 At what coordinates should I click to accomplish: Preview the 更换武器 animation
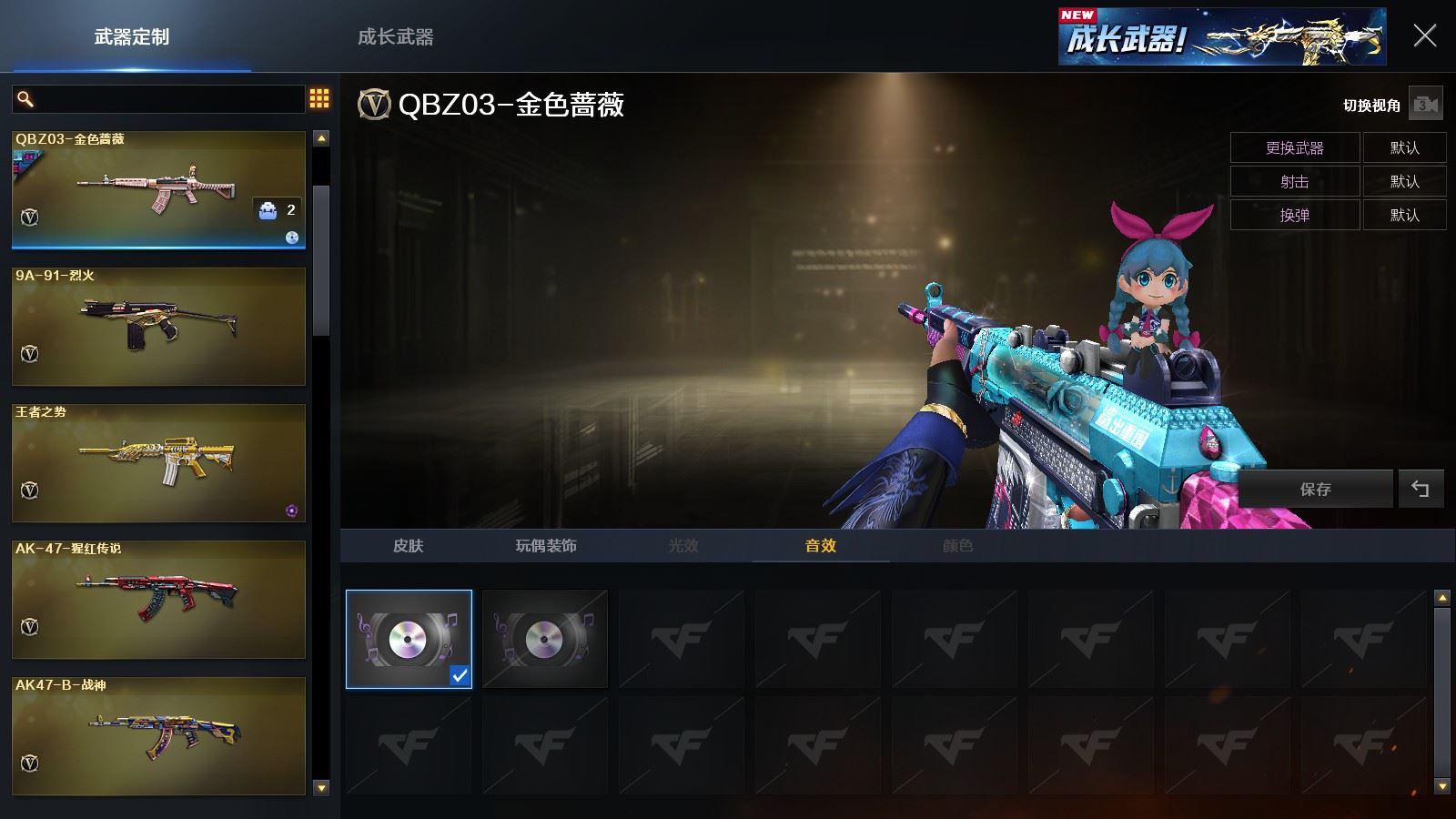pos(1294,147)
